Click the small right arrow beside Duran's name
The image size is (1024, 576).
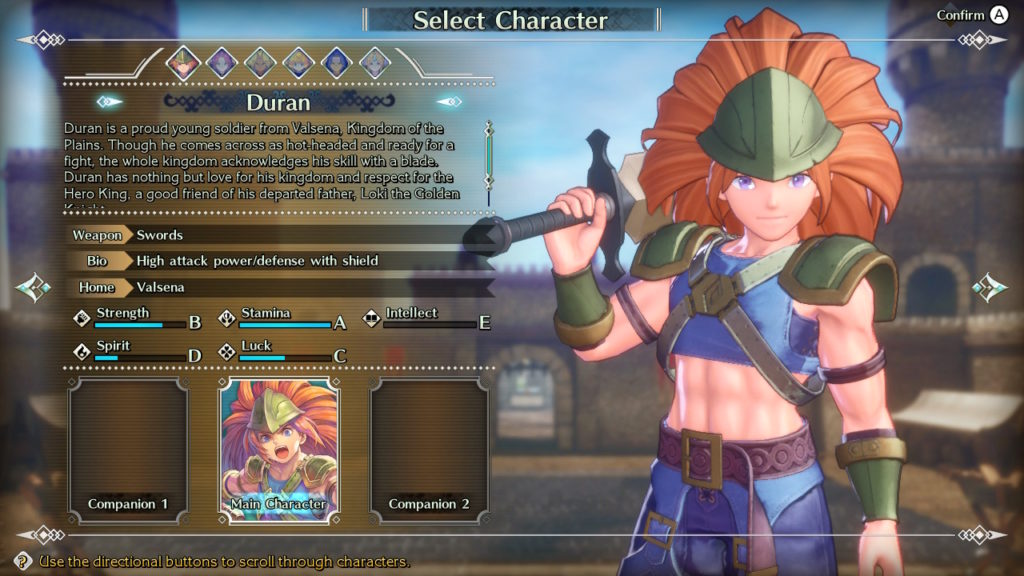(450, 101)
